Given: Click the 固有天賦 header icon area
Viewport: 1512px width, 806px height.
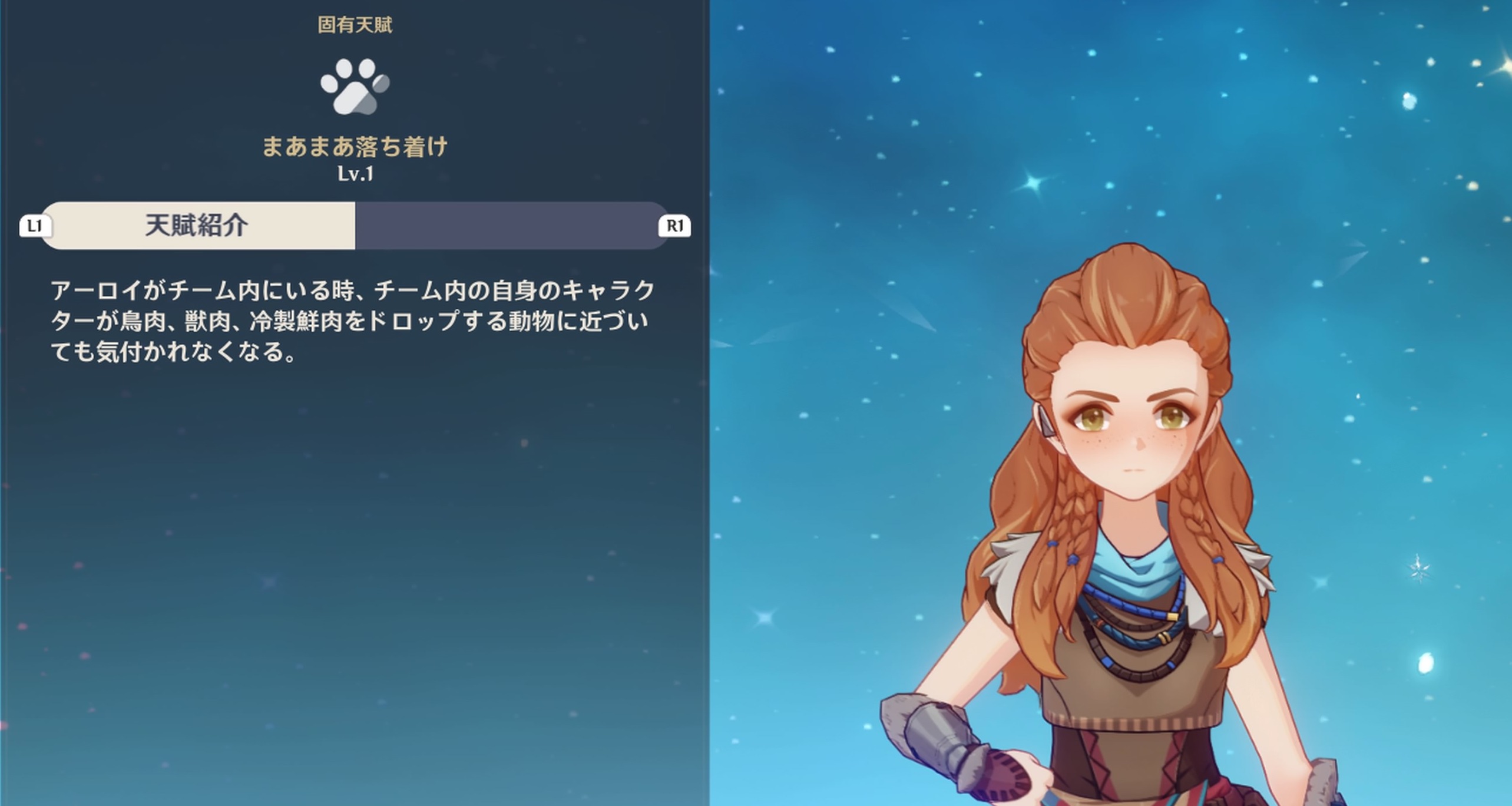Looking at the screenshot, I should click(355, 24).
